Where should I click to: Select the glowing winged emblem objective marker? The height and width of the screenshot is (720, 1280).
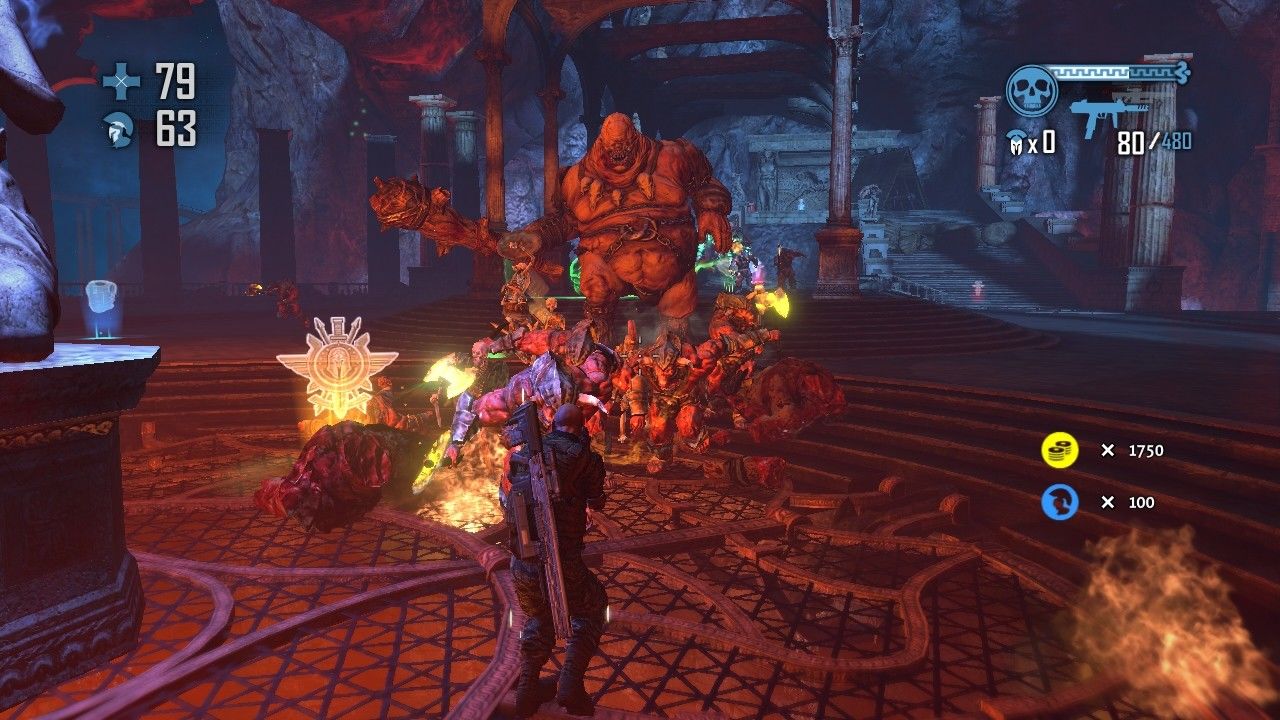(x=337, y=367)
